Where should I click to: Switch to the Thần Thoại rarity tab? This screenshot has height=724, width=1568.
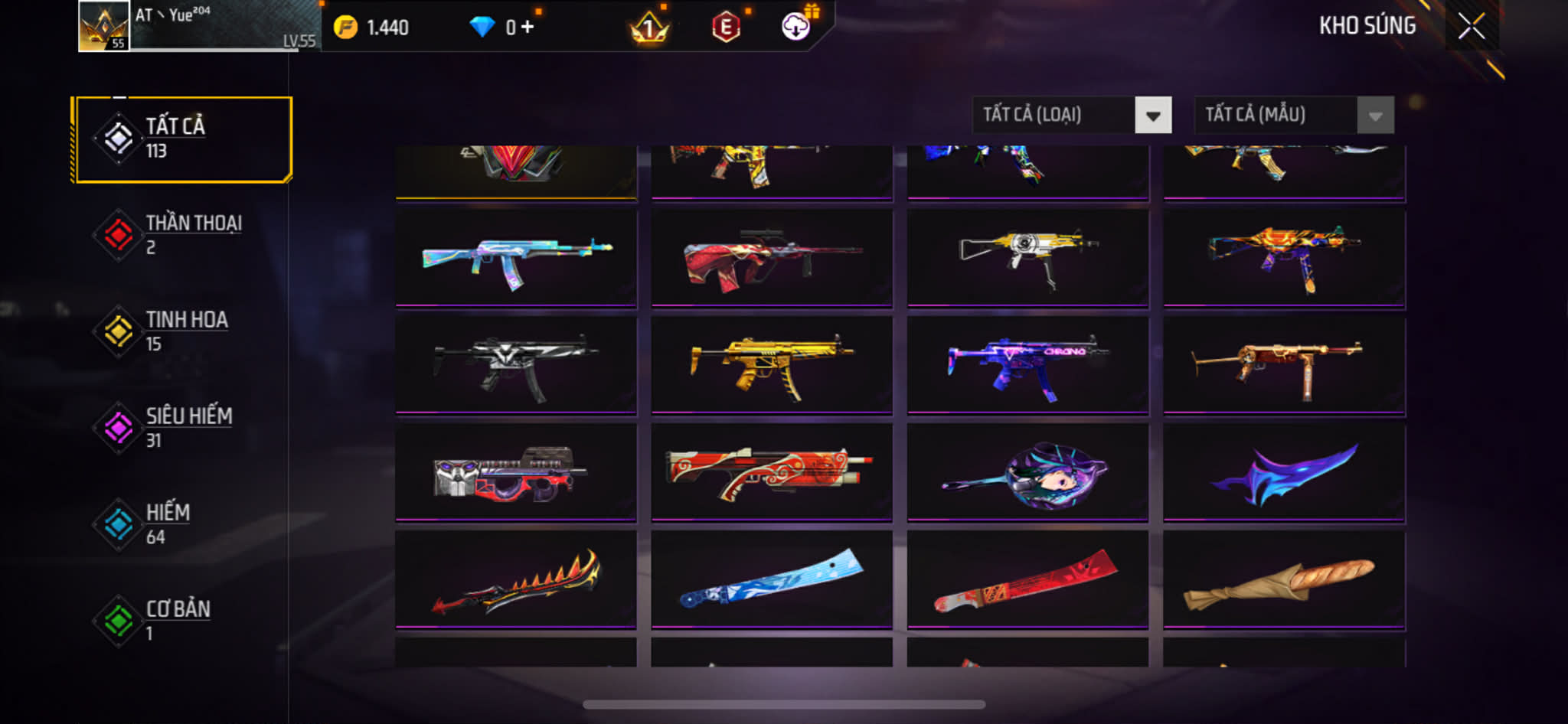point(183,235)
